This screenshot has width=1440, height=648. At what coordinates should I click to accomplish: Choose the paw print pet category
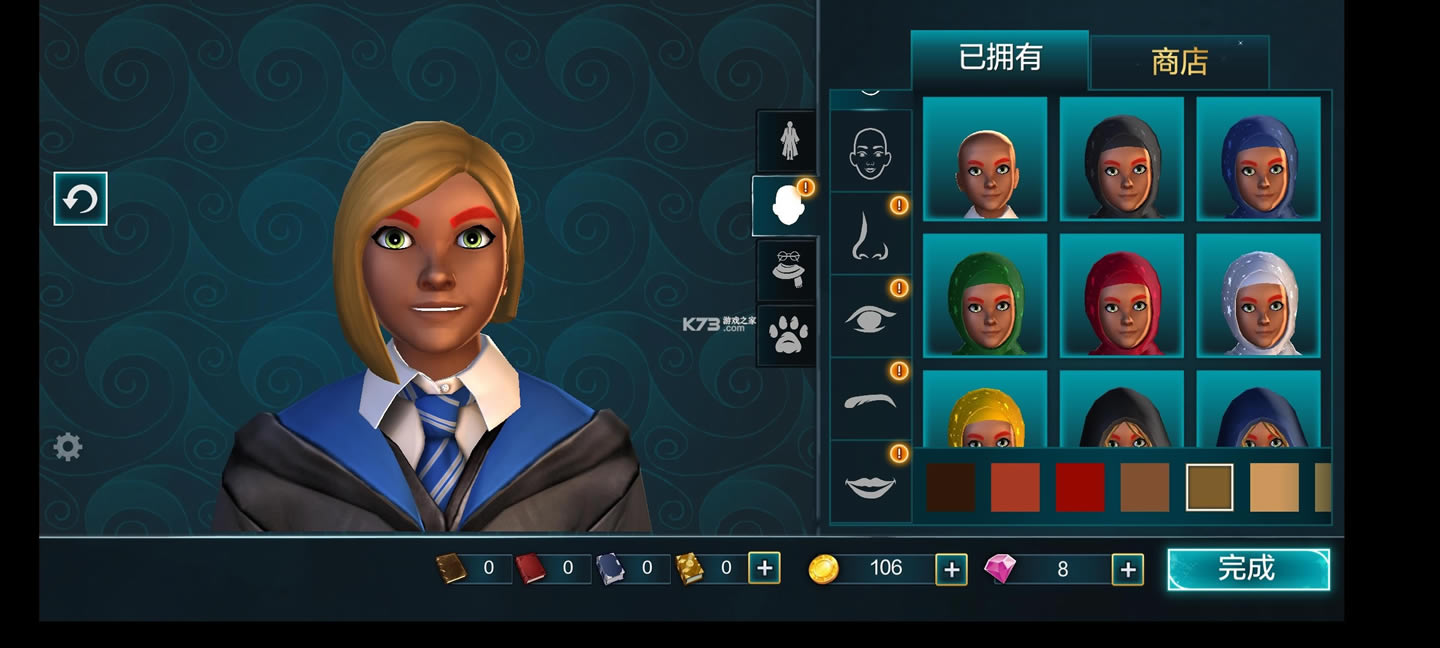point(787,335)
